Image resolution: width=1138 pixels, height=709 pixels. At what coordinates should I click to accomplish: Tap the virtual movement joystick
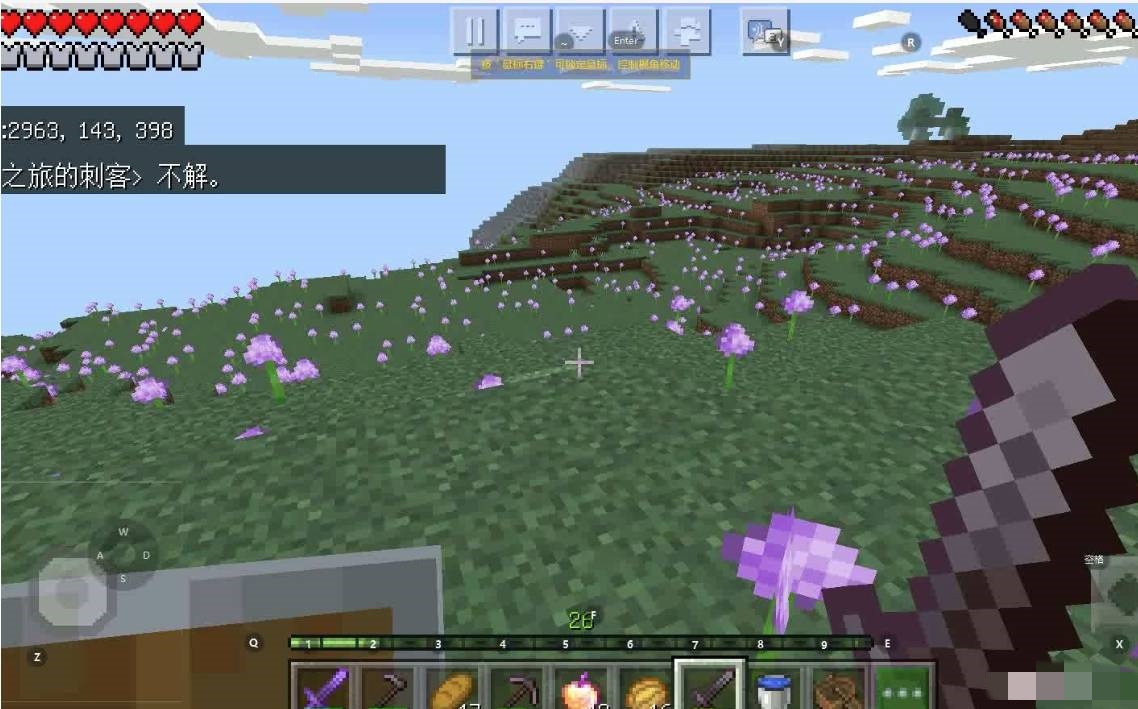point(72,592)
